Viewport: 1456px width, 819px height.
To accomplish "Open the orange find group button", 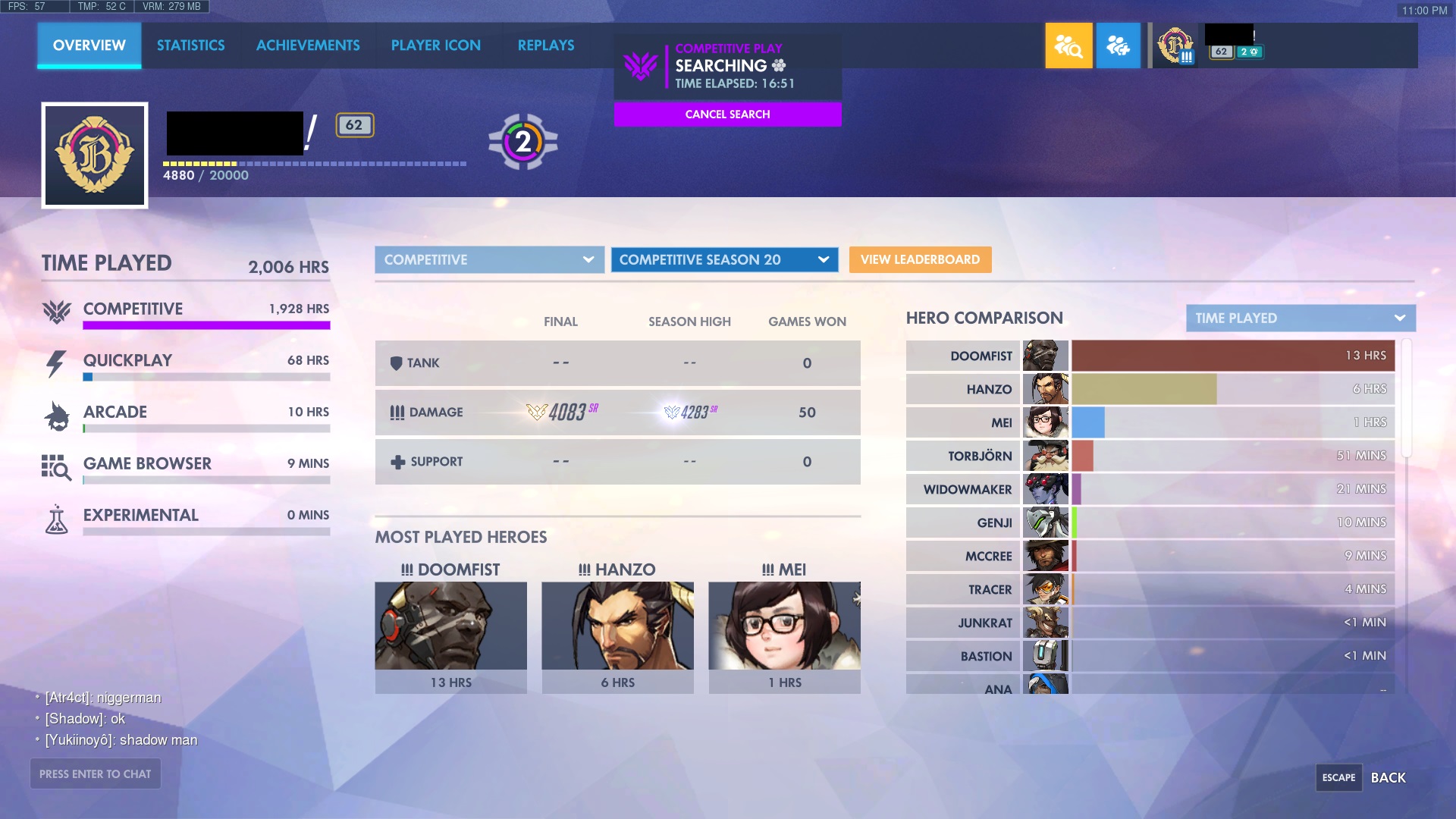I will point(1068,46).
